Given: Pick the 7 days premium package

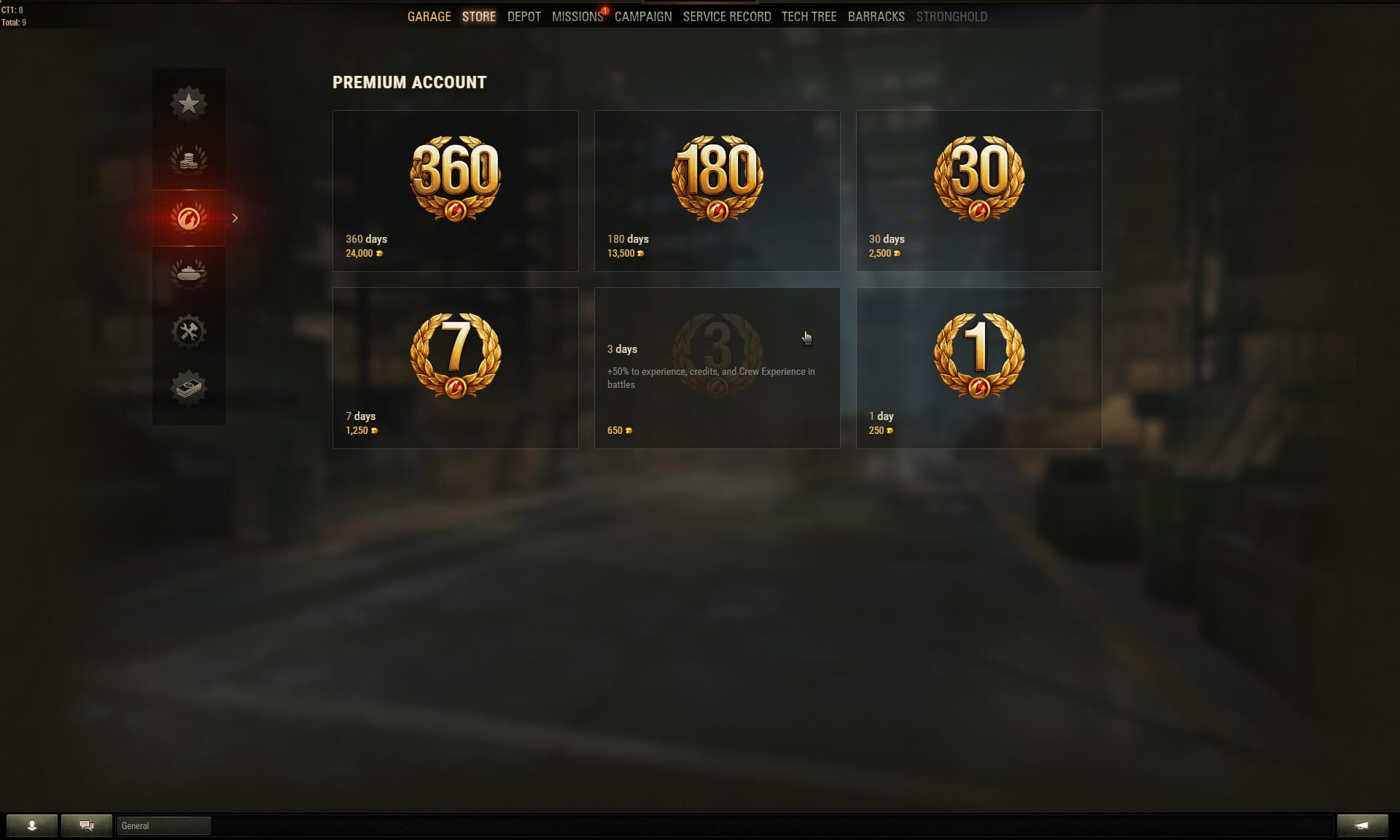Looking at the screenshot, I should (455, 367).
